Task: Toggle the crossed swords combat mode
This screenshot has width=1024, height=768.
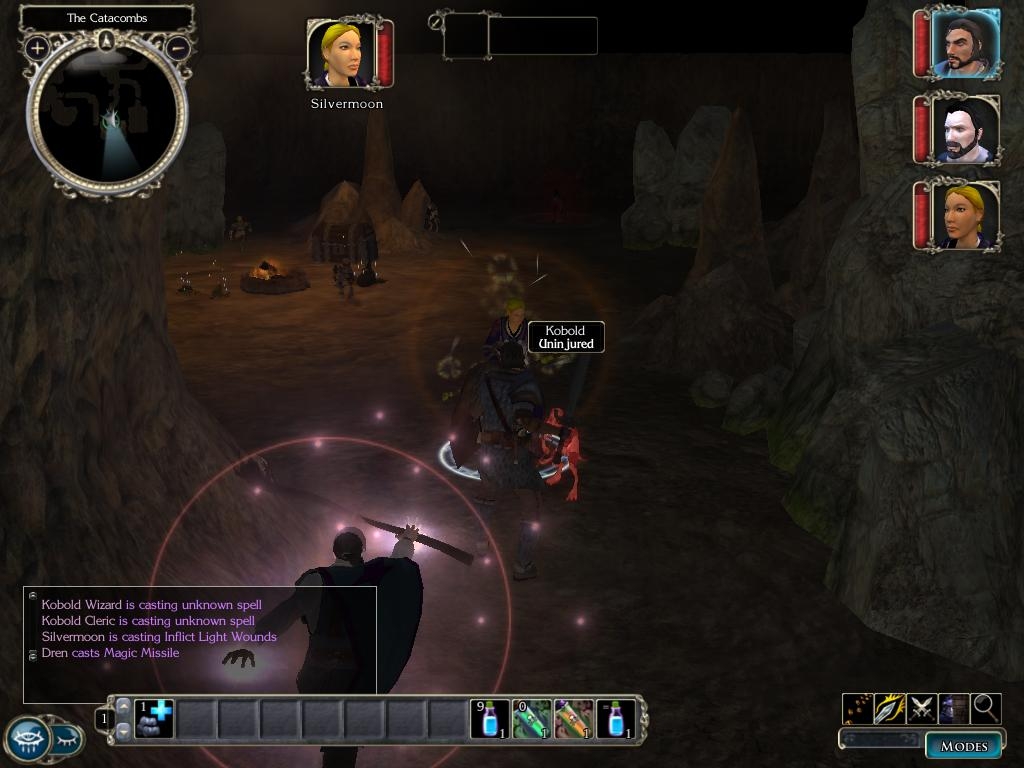Action: [x=921, y=708]
